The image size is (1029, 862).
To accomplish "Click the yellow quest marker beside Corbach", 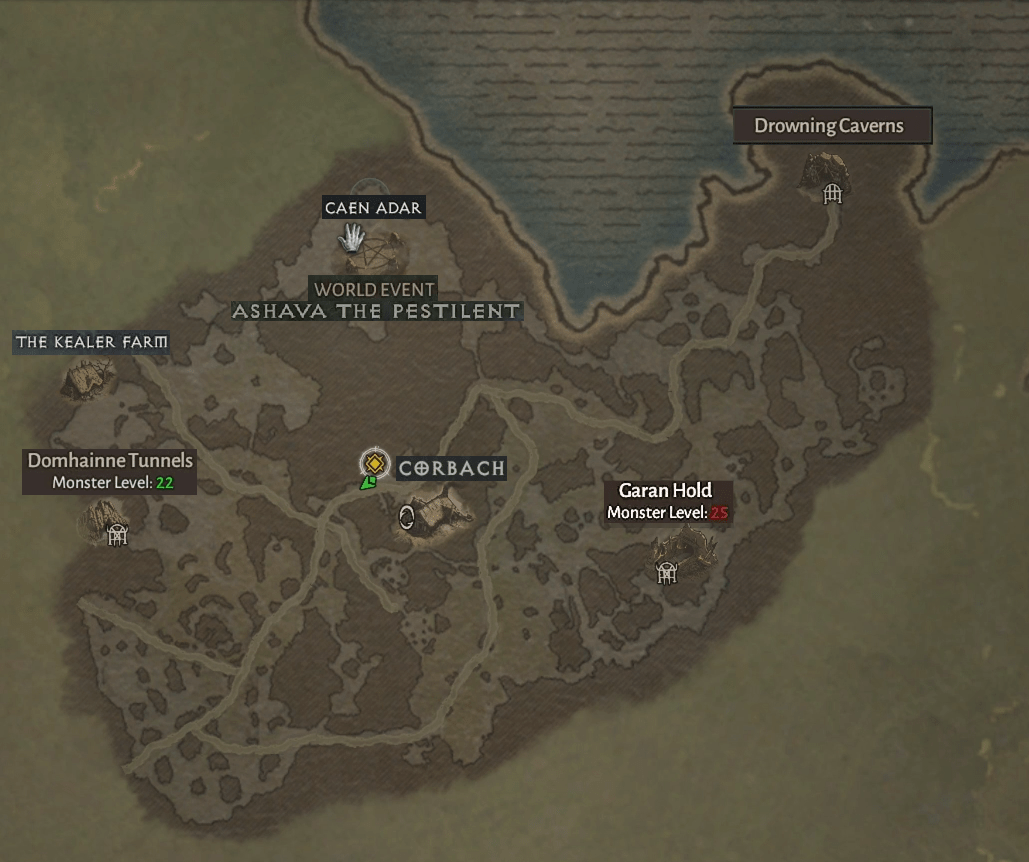I will point(374,463).
